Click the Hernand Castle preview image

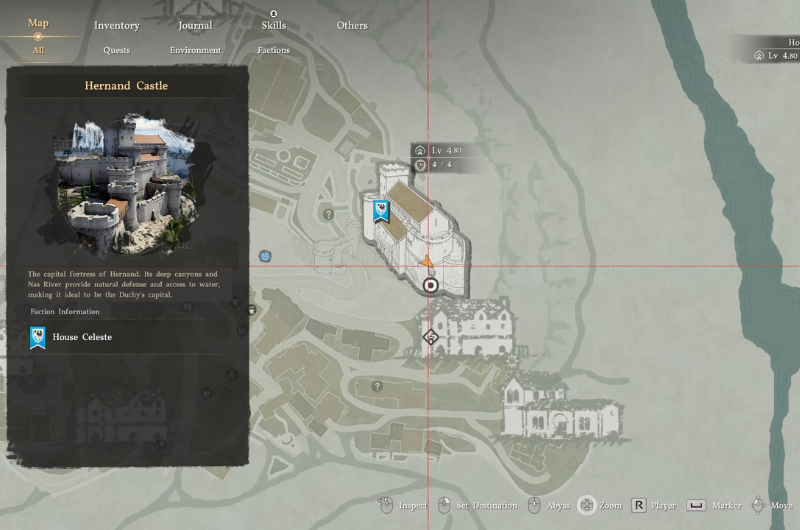[x=127, y=184]
